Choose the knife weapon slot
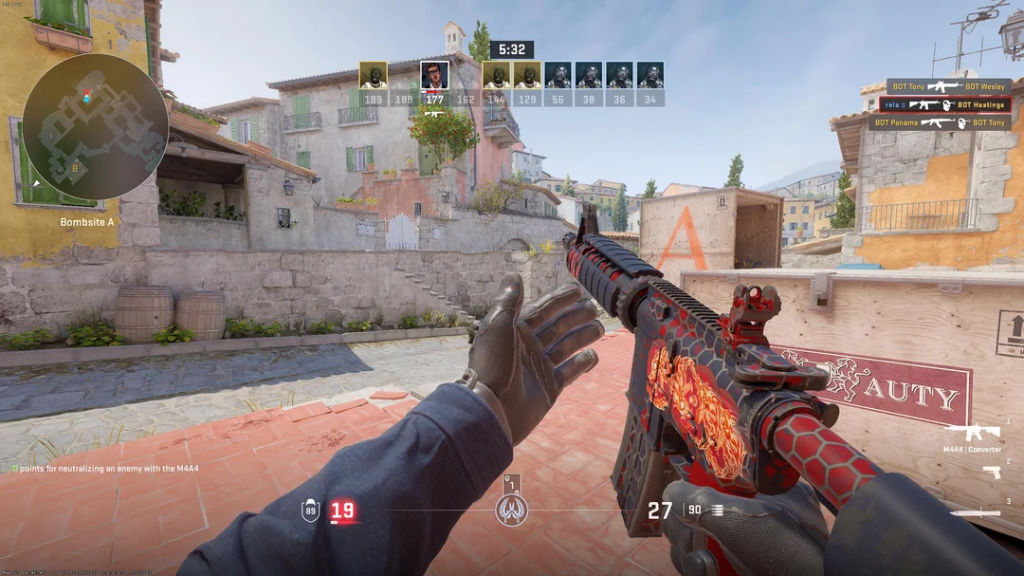The height and width of the screenshot is (576, 1024). coord(975,512)
